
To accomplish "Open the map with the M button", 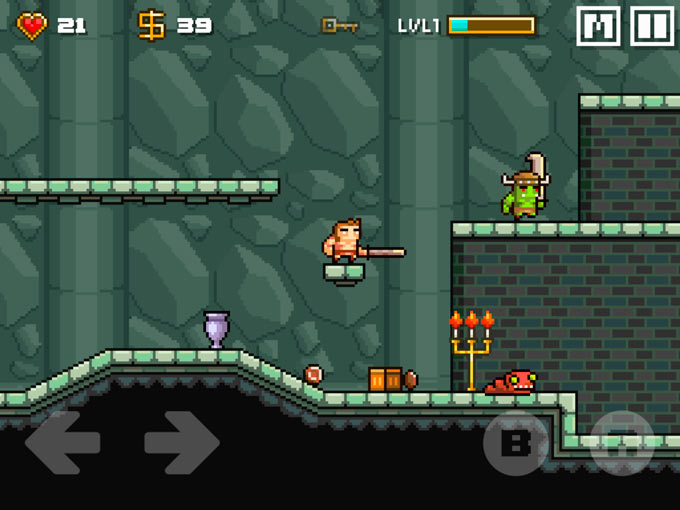I will pyautogui.click(x=598, y=26).
